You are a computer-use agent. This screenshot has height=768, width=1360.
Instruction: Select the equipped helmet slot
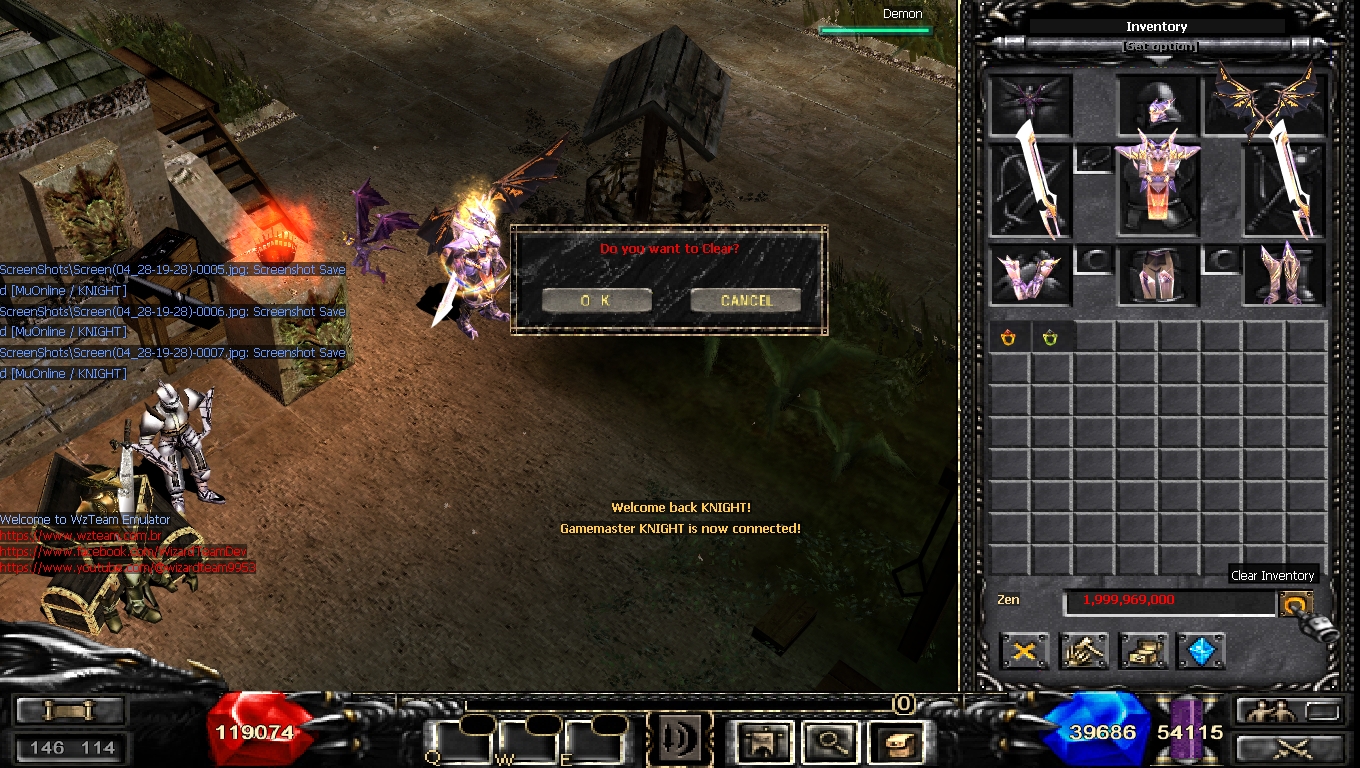point(1158,103)
